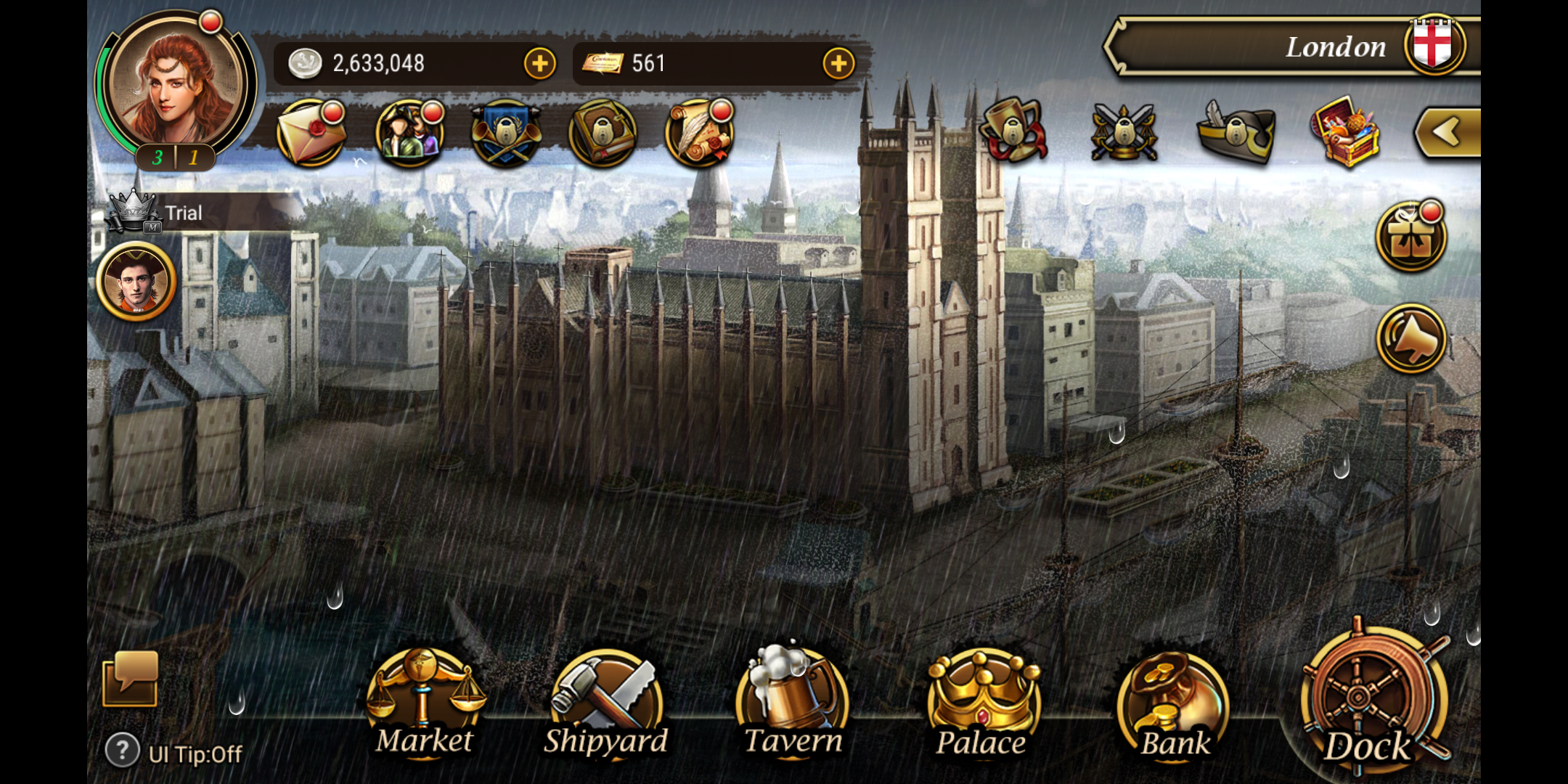The height and width of the screenshot is (784, 1568).
Task: Open the mail envelope icon
Action: coord(311,134)
